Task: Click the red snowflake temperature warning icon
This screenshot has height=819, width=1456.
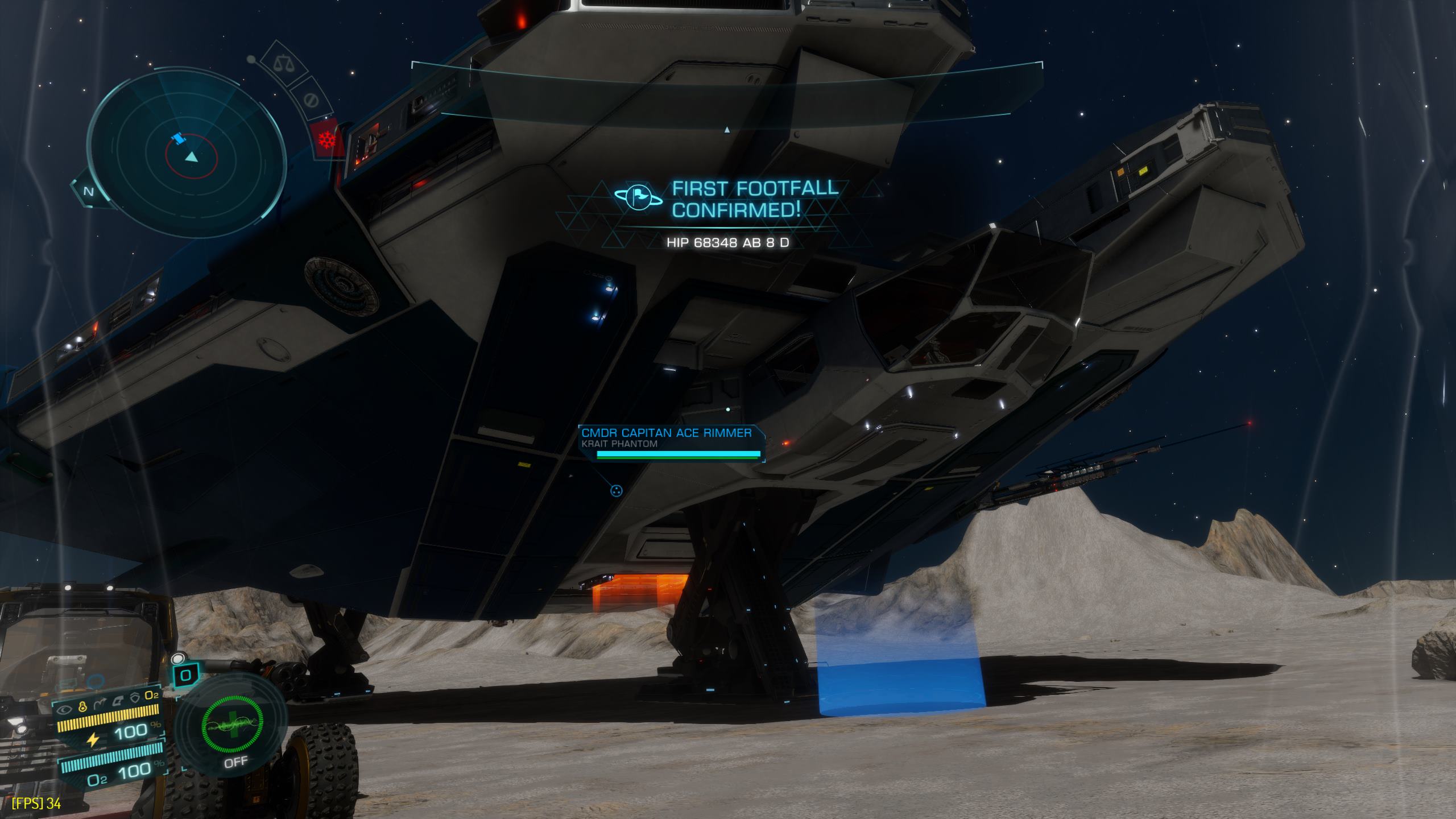Action: [326, 139]
